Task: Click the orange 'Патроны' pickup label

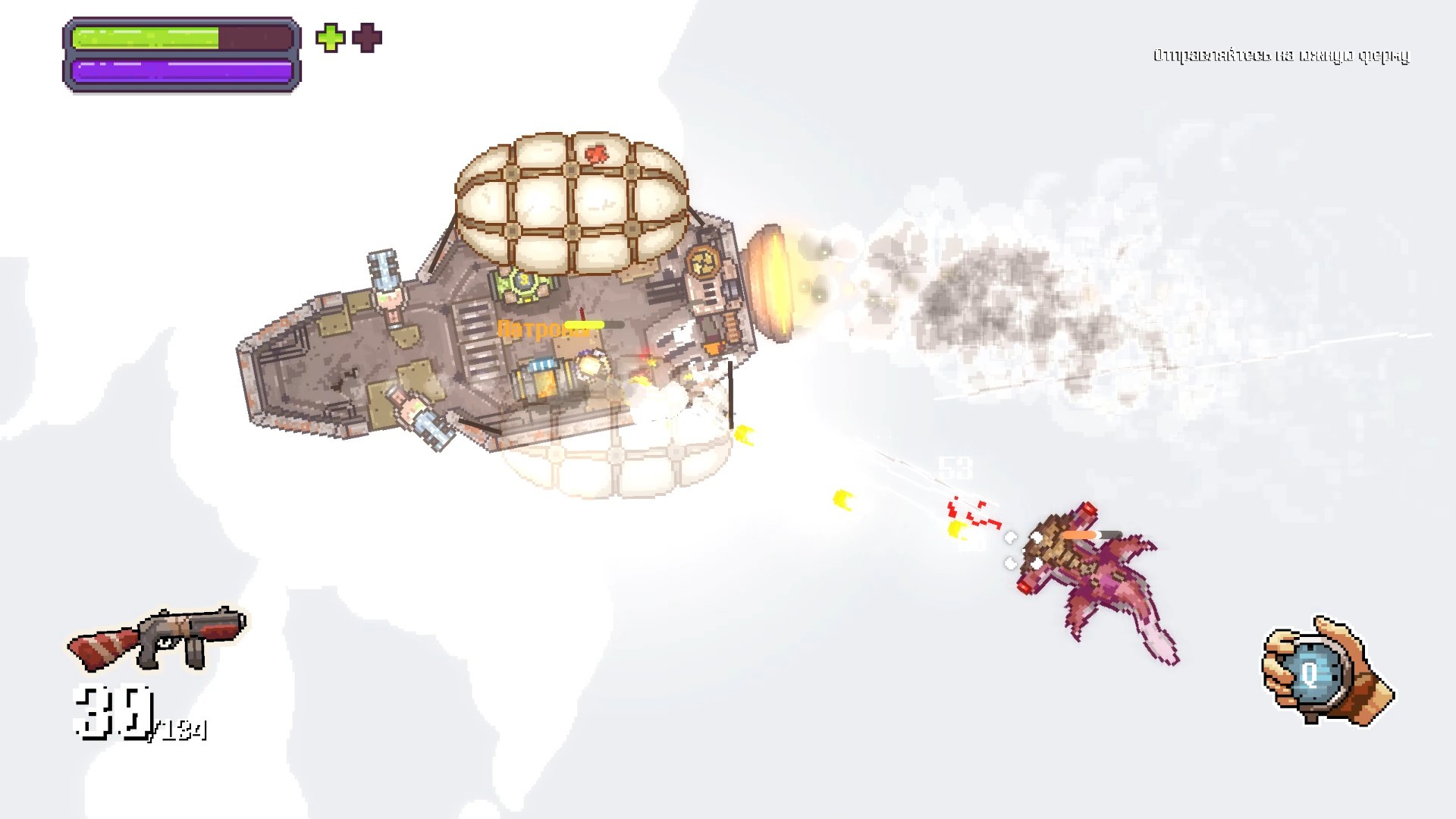Action: 533,330
